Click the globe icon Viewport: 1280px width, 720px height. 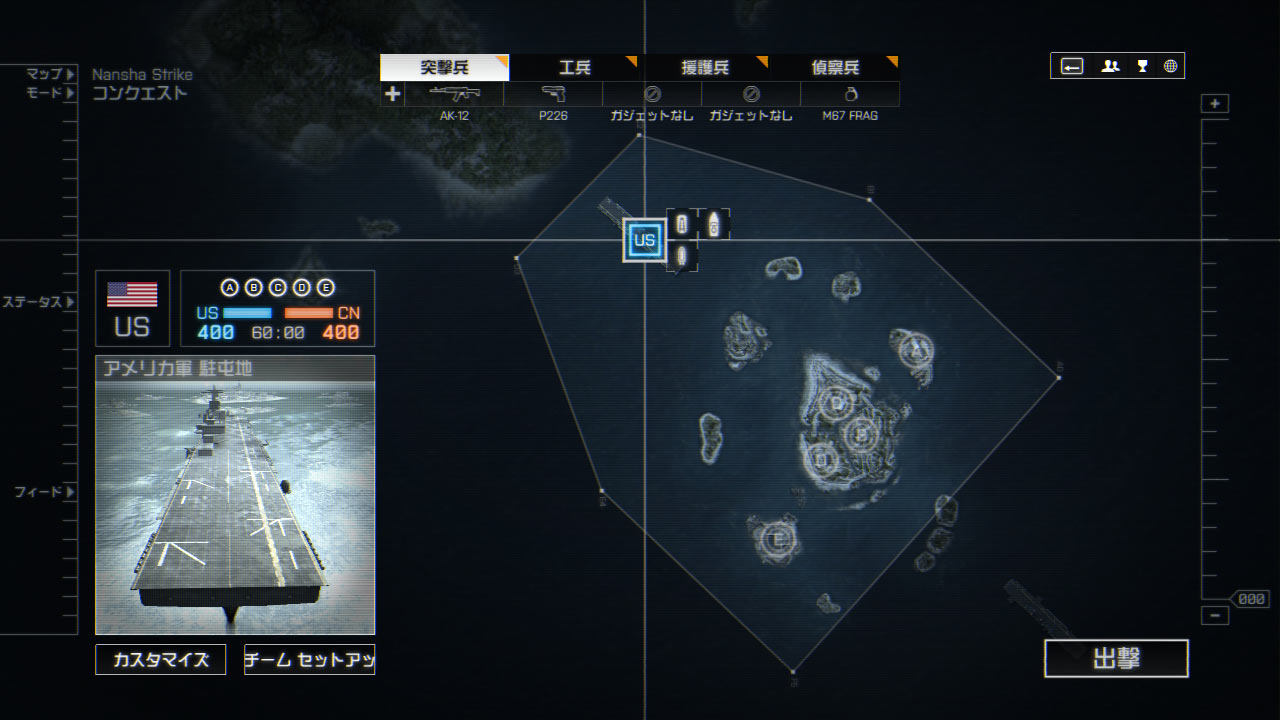click(x=1170, y=66)
